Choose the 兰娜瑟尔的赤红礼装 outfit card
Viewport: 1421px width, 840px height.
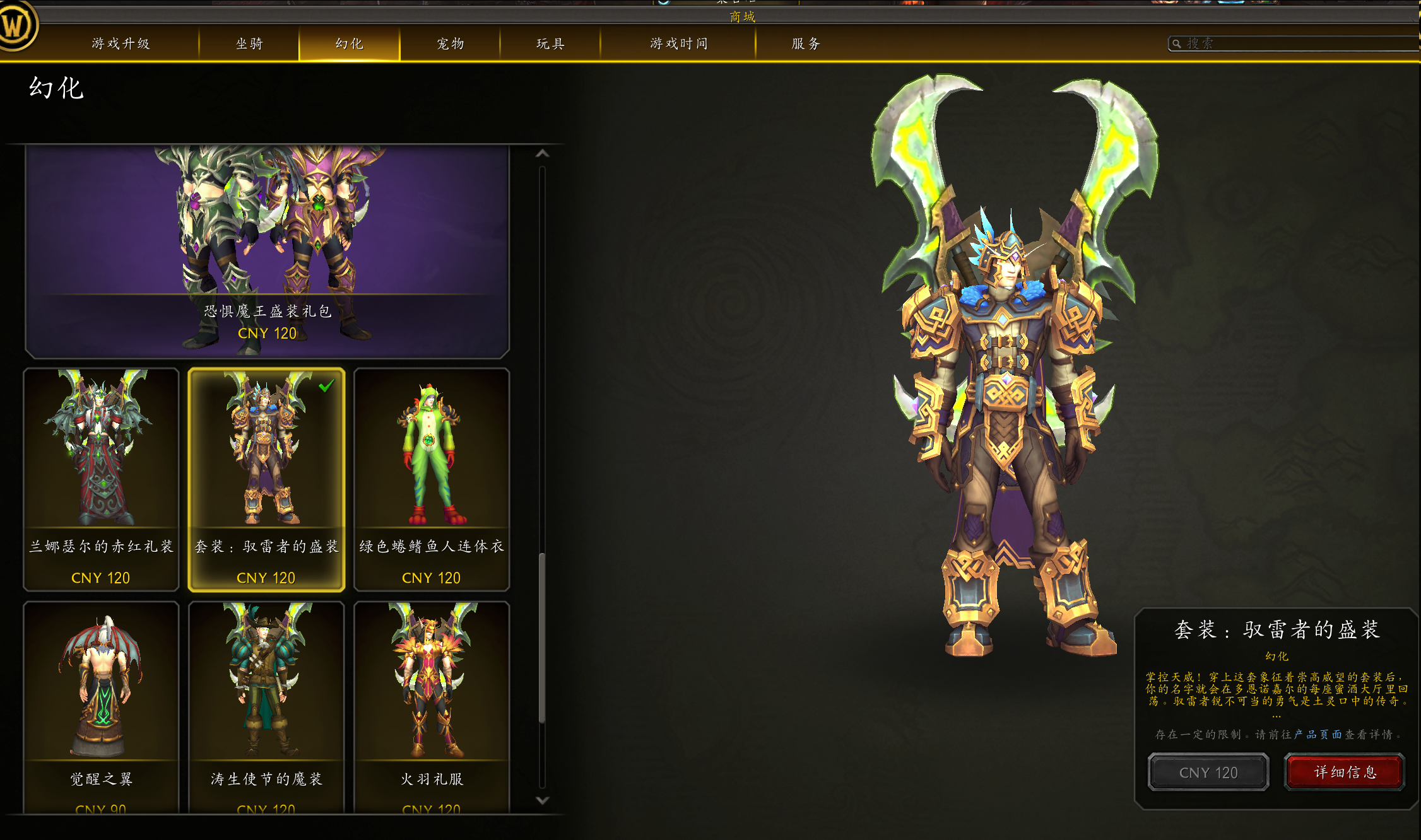pos(101,479)
